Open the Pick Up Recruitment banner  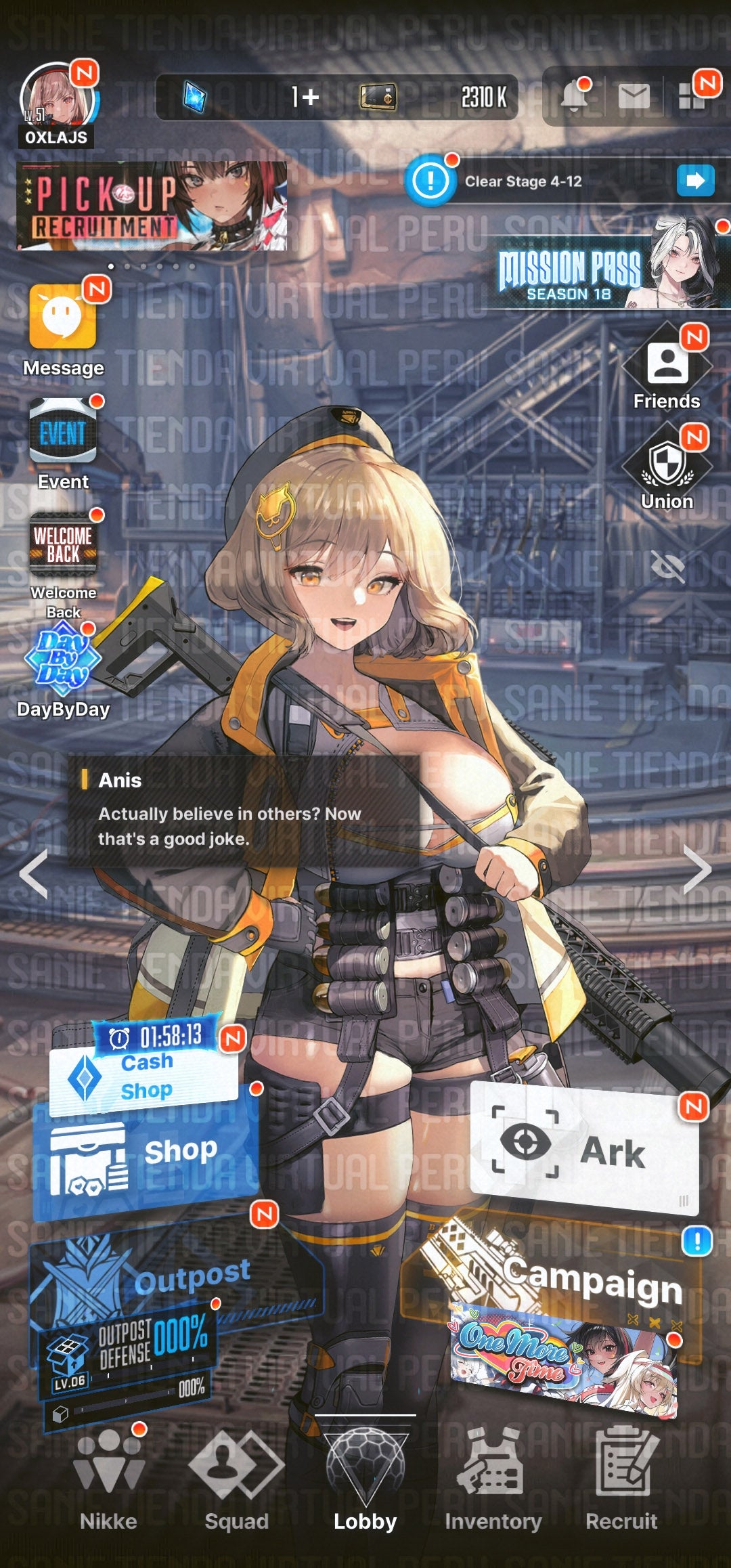(x=152, y=206)
